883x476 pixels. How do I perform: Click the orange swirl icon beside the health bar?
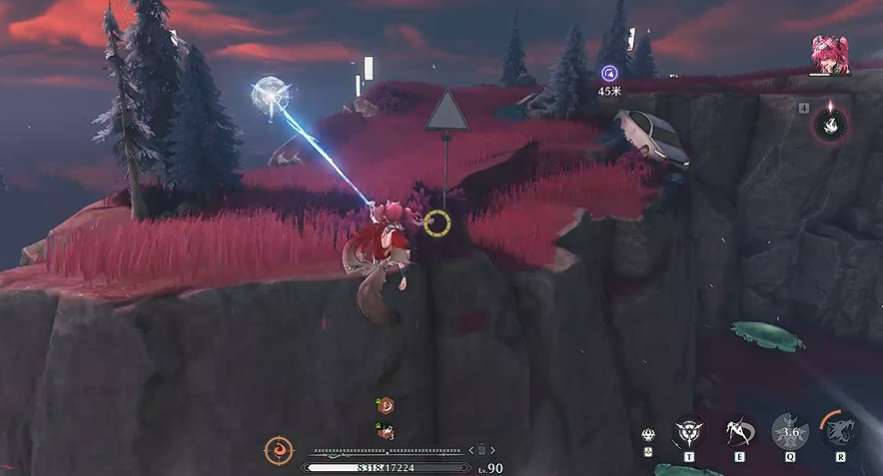(279, 451)
